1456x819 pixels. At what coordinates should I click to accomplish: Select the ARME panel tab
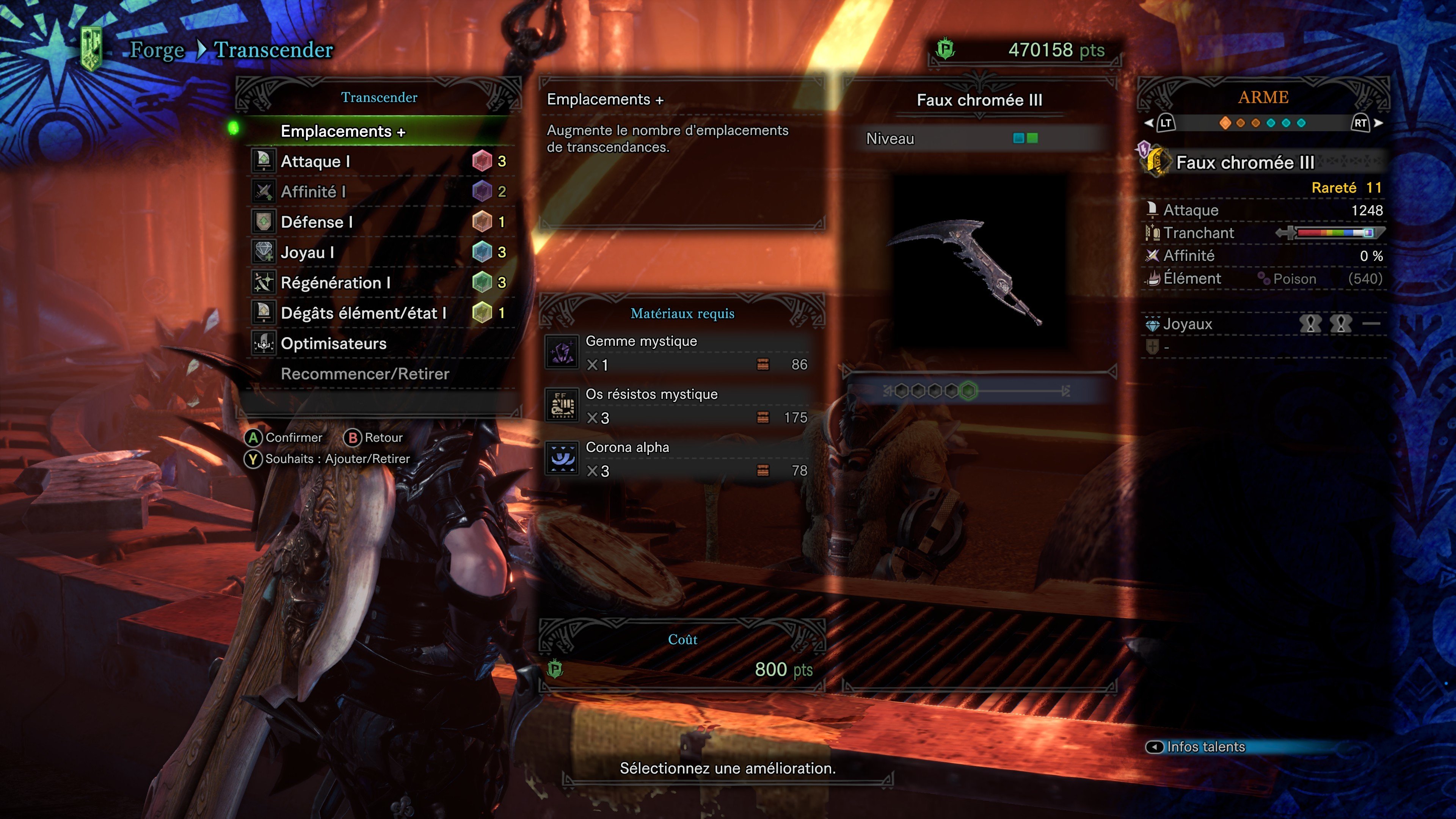[x=1263, y=97]
